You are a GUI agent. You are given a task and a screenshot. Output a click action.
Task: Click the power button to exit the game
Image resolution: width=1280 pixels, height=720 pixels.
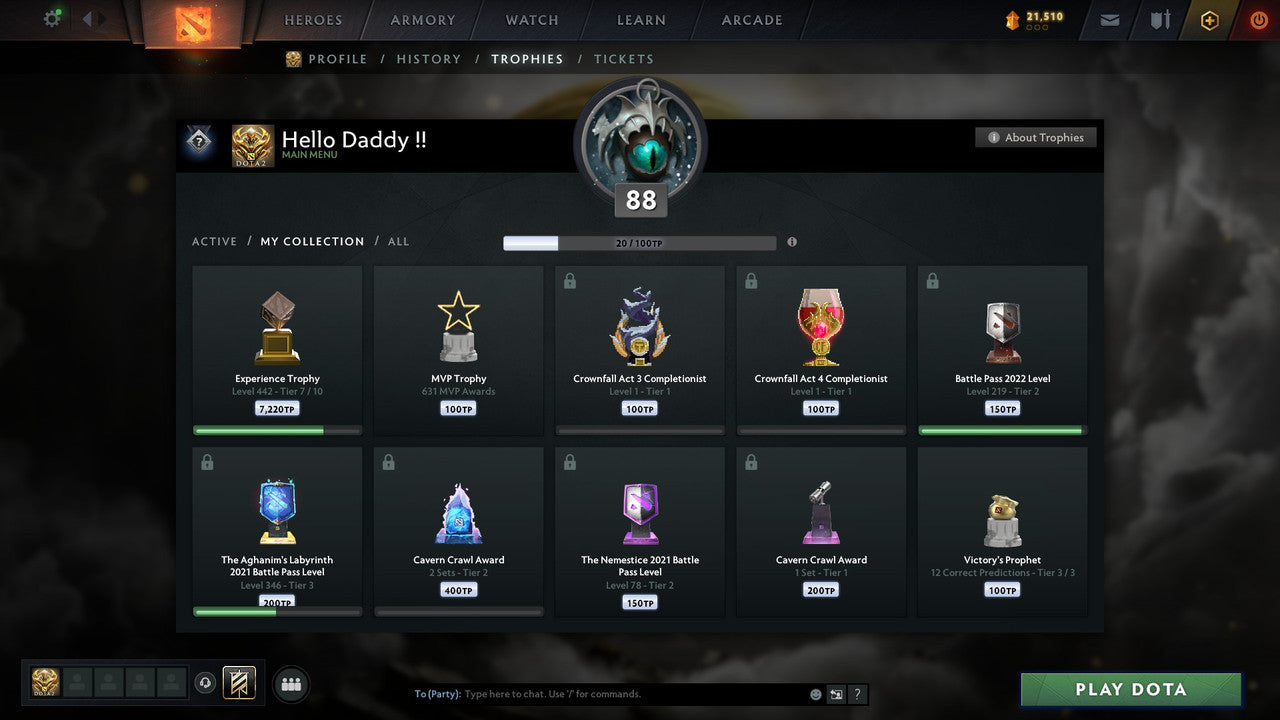[1258, 19]
